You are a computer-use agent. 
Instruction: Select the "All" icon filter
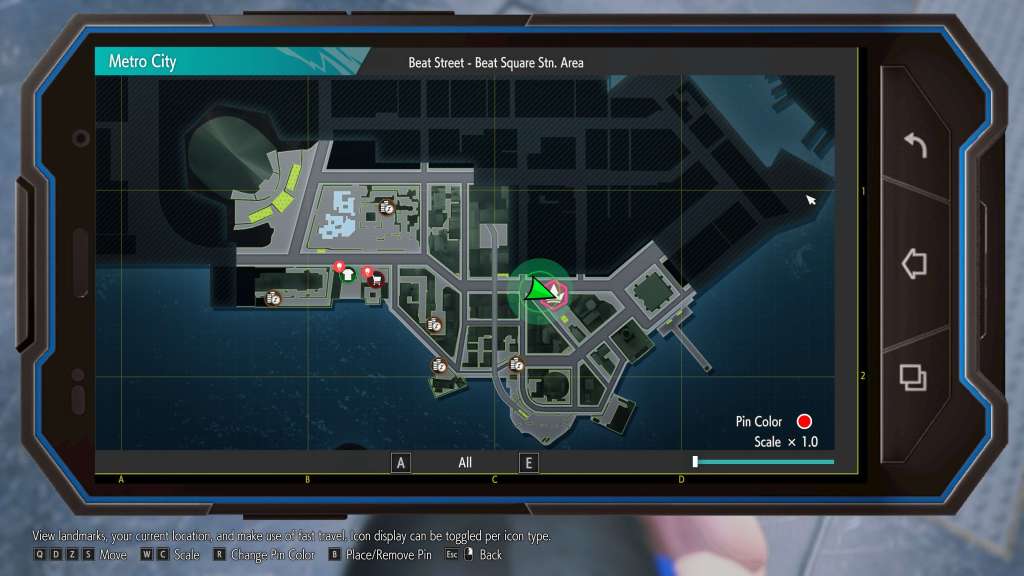465,463
